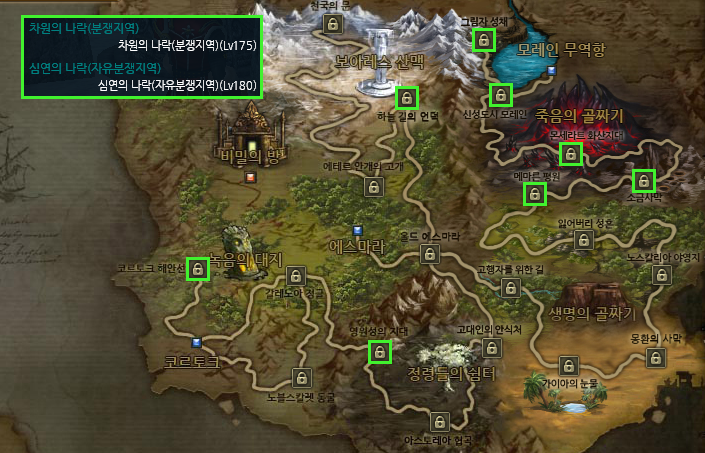The width and height of the screenshot is (705, 453).
Task: Open the 신성도시 모레인 lock icon
Action: [x=500, y=95]
